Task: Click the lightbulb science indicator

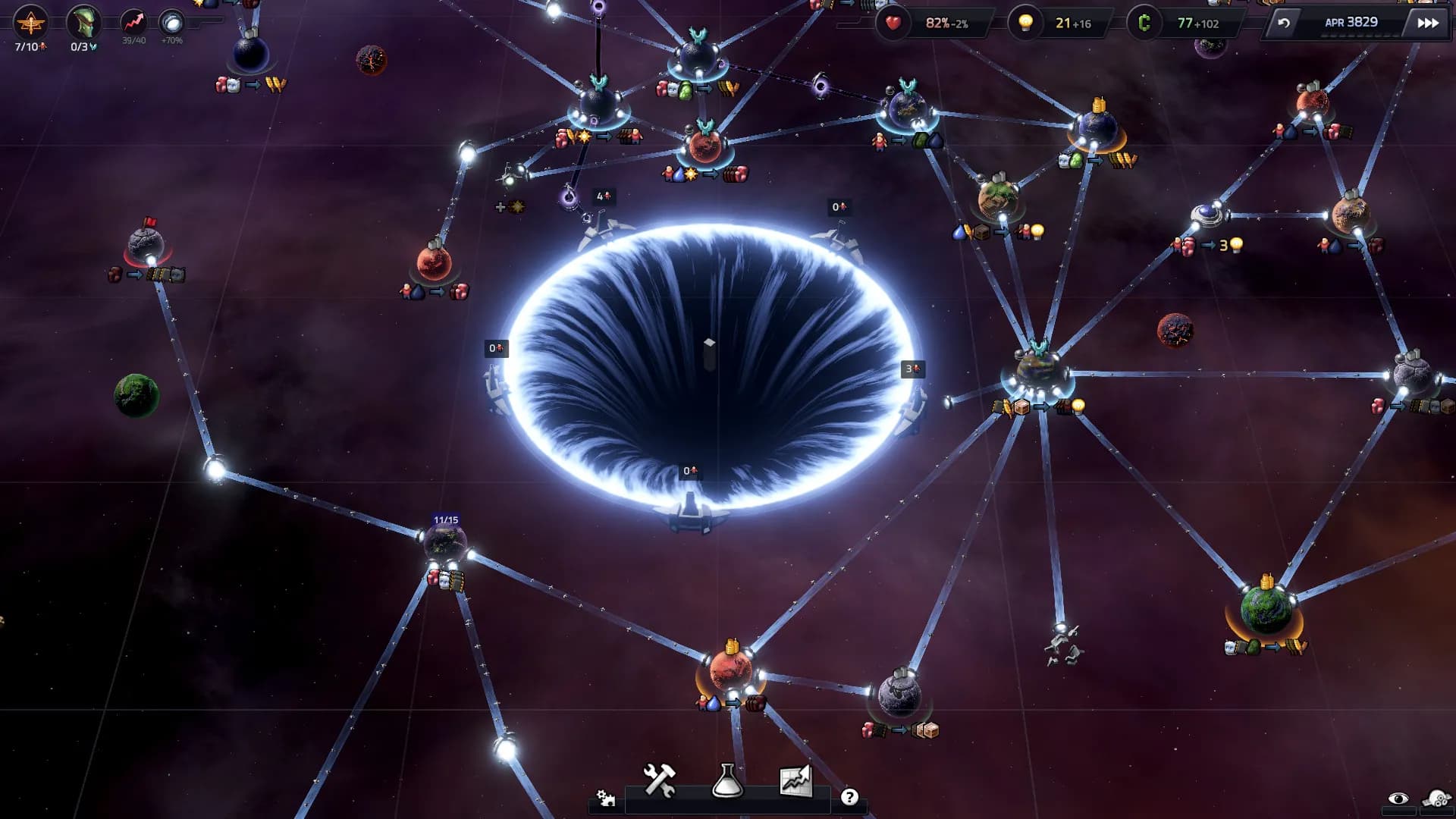Action: pyautogui.click(x=1025, y=23)
